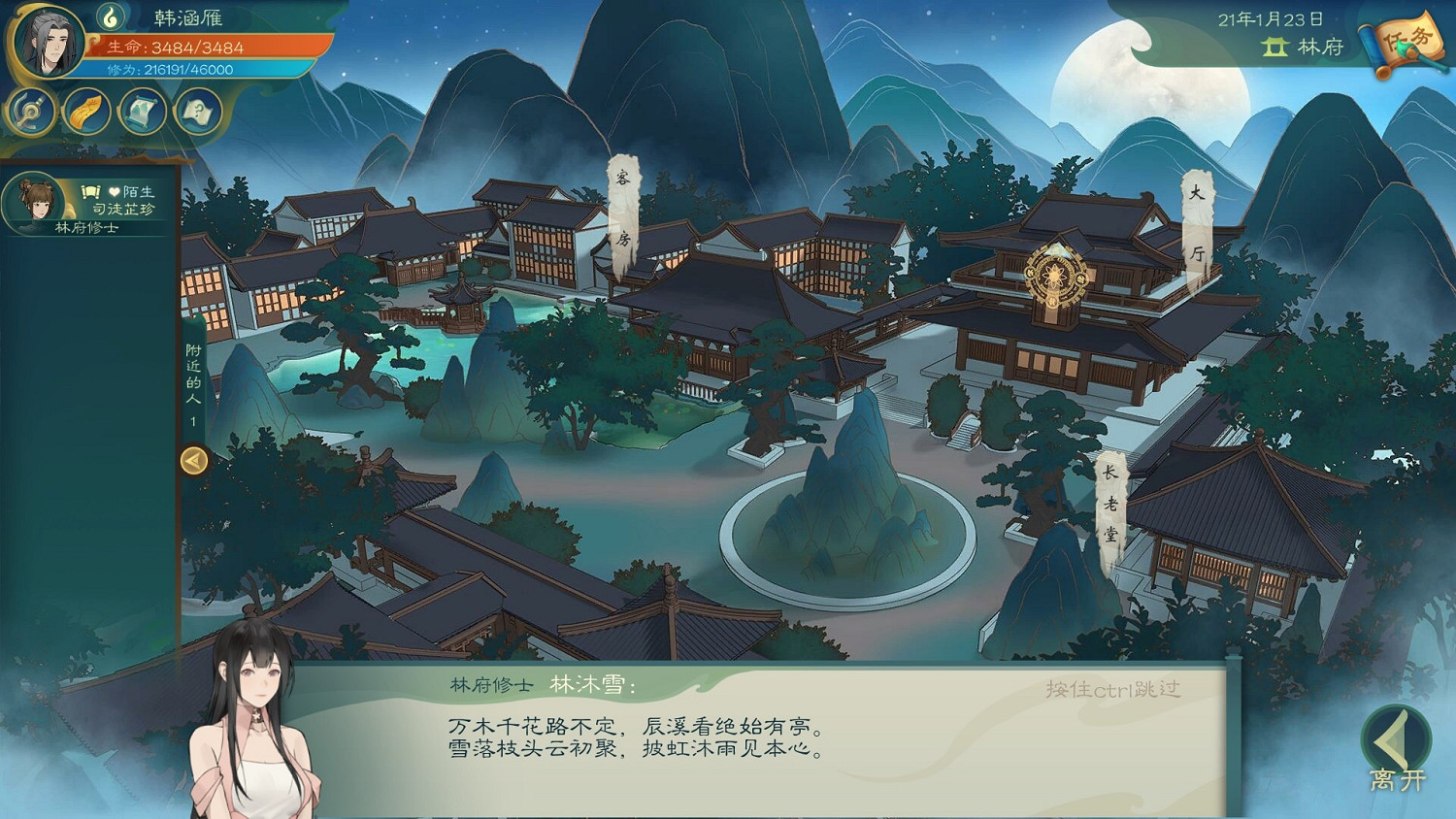Collapse the 附近的人 panel with the gold arrow
Viewport: 1456px width, 819px height.
[191, 462]
